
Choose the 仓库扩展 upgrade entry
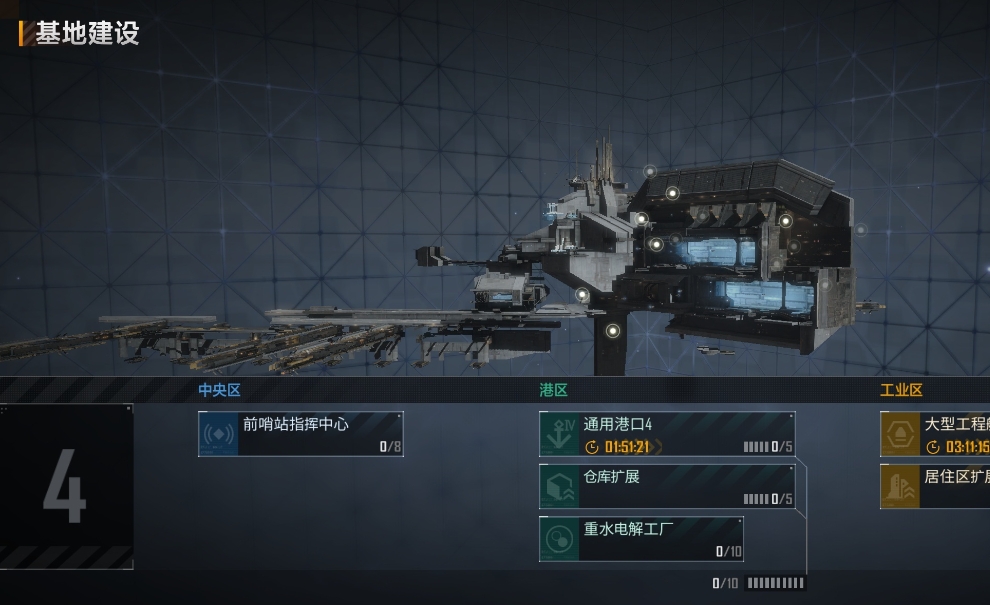pos(667,486)
